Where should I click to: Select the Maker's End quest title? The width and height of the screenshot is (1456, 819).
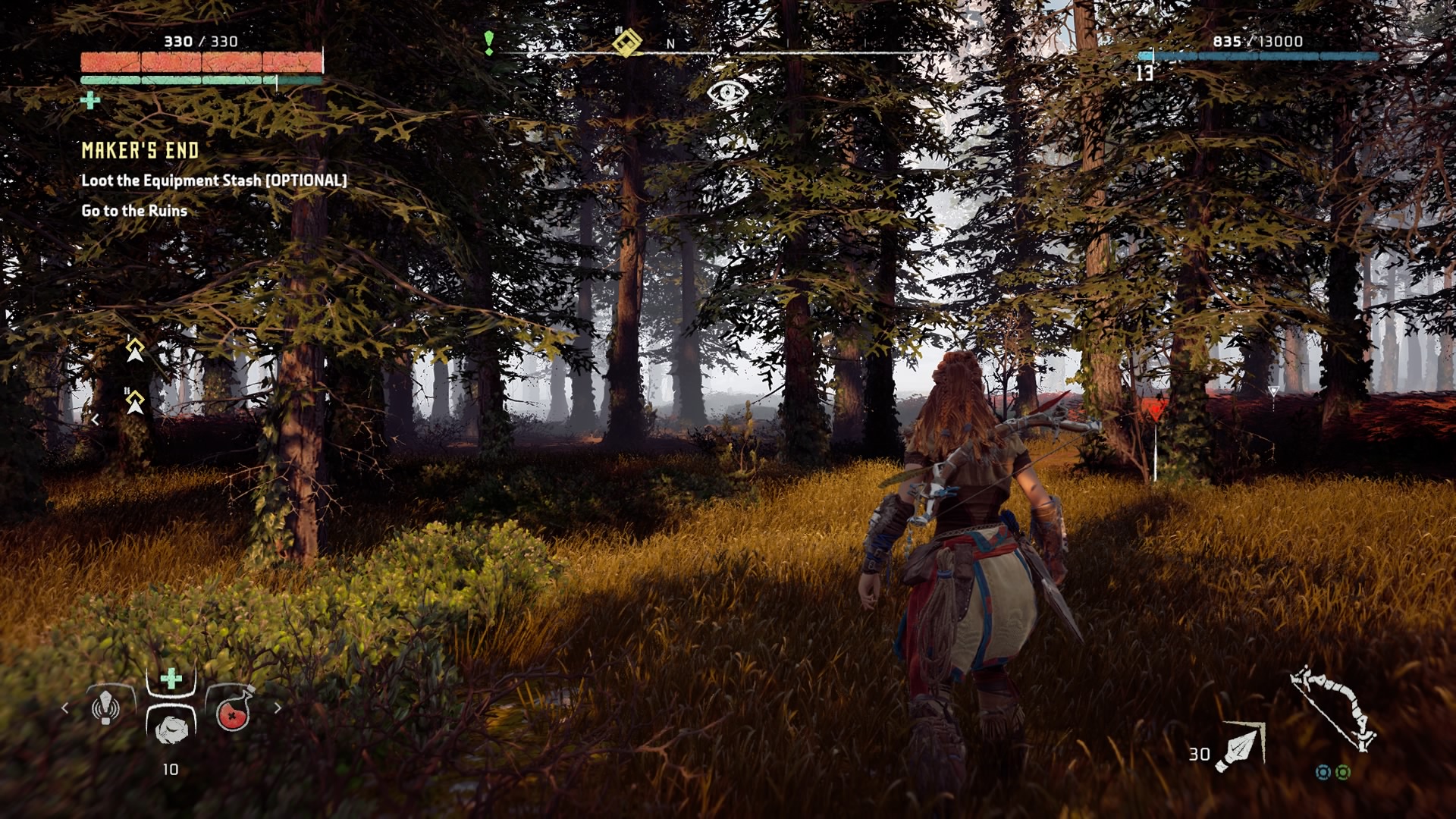140,150
